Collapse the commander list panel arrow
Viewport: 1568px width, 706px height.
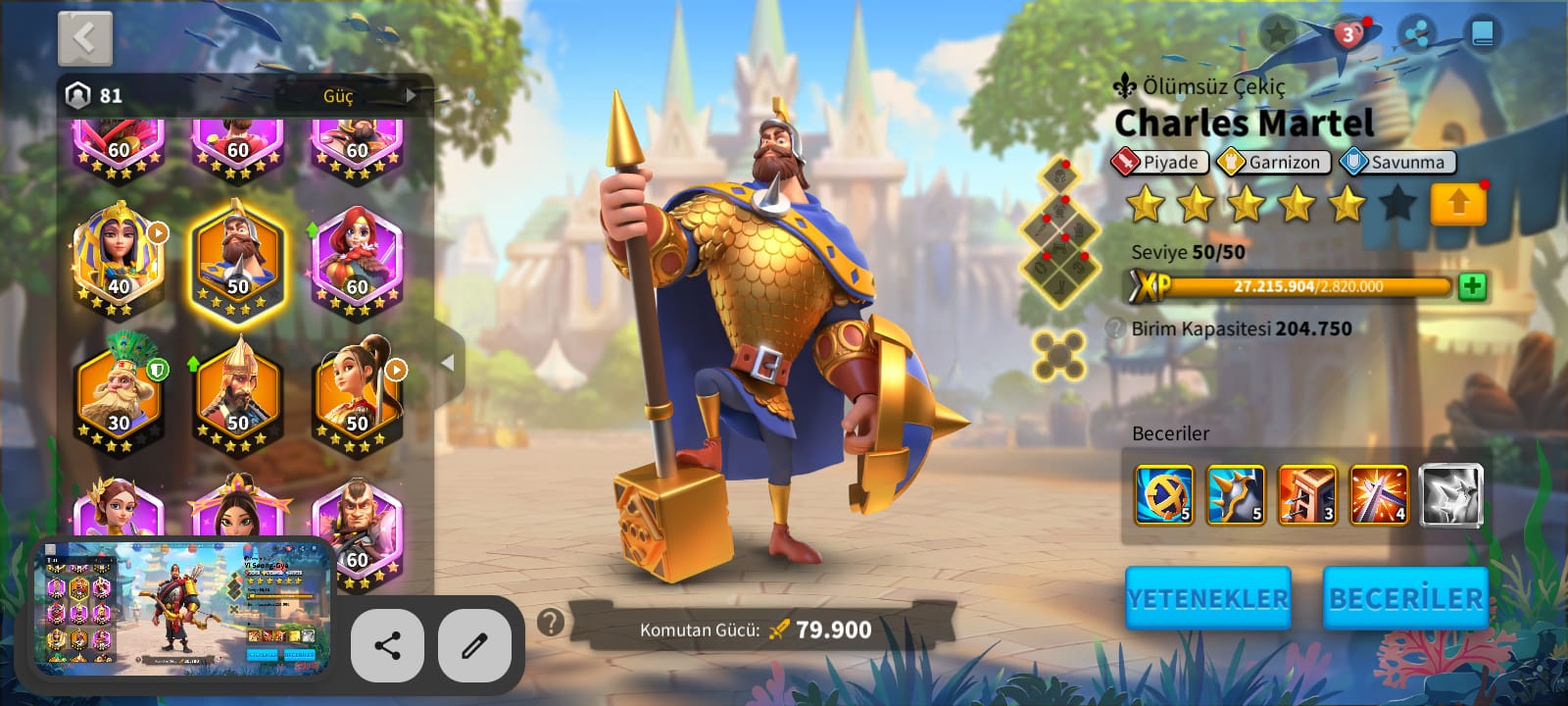point(448,363)
